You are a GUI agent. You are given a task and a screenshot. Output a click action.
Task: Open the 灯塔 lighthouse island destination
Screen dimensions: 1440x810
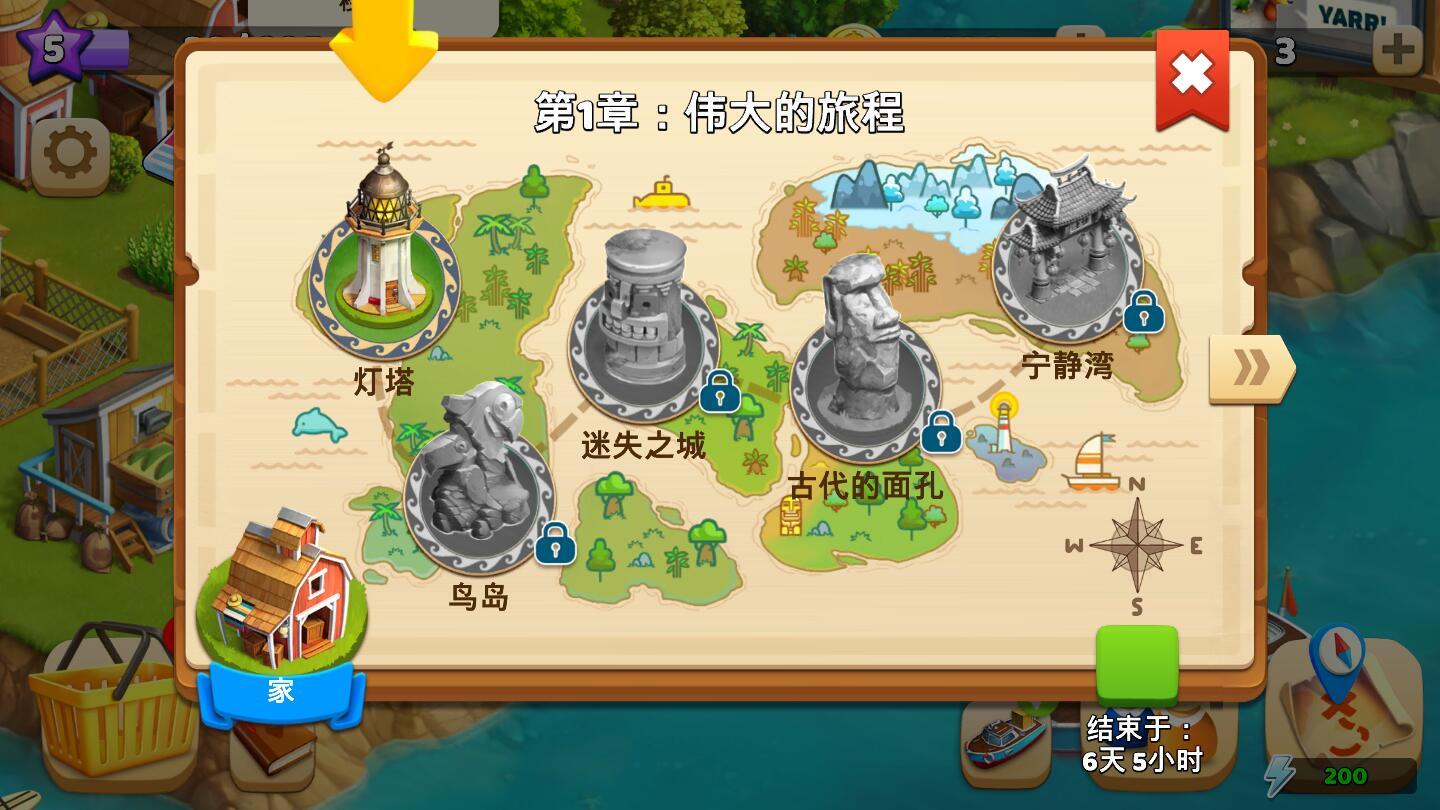385,270
